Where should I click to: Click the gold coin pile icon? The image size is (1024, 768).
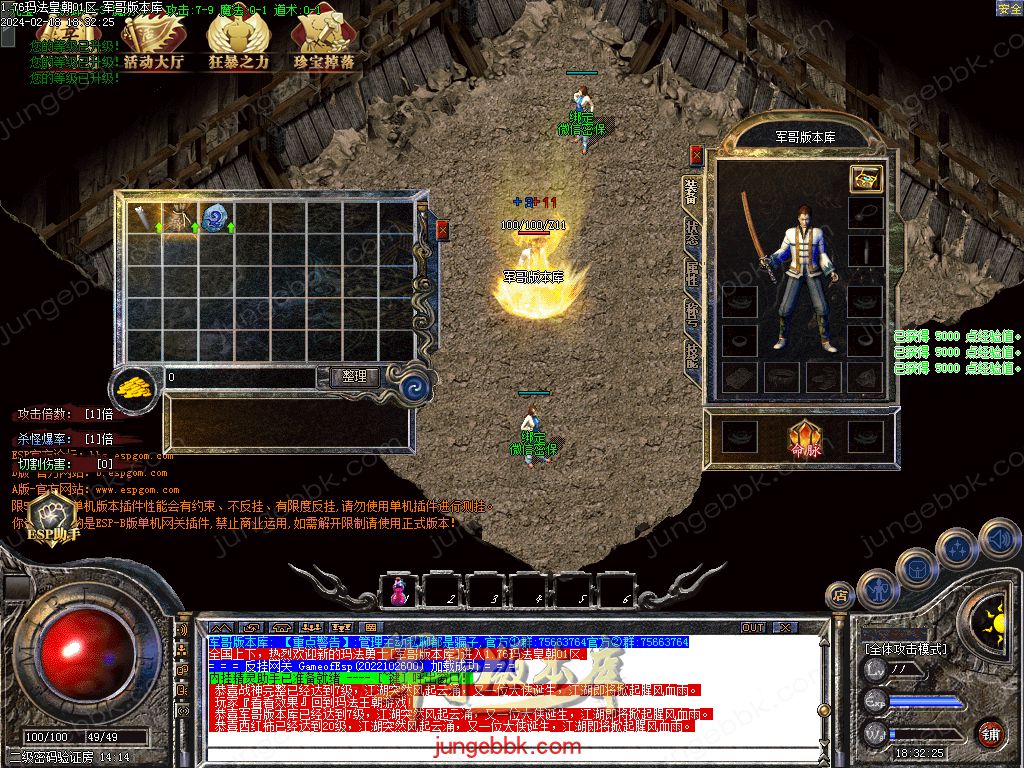[133, 388]
